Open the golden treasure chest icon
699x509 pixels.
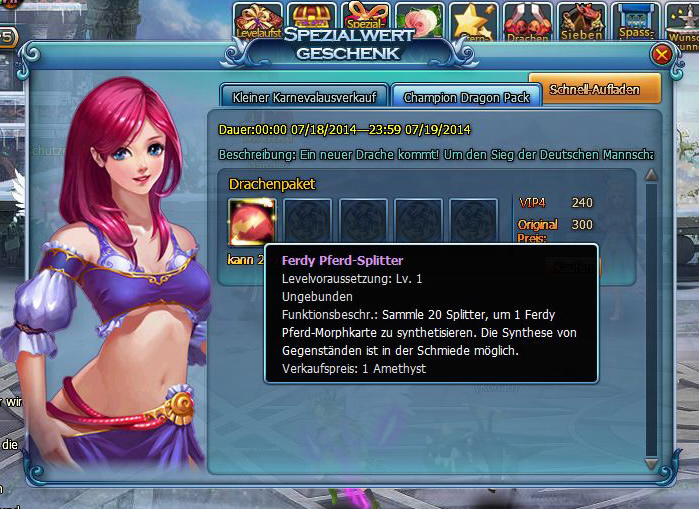point(311,20)
